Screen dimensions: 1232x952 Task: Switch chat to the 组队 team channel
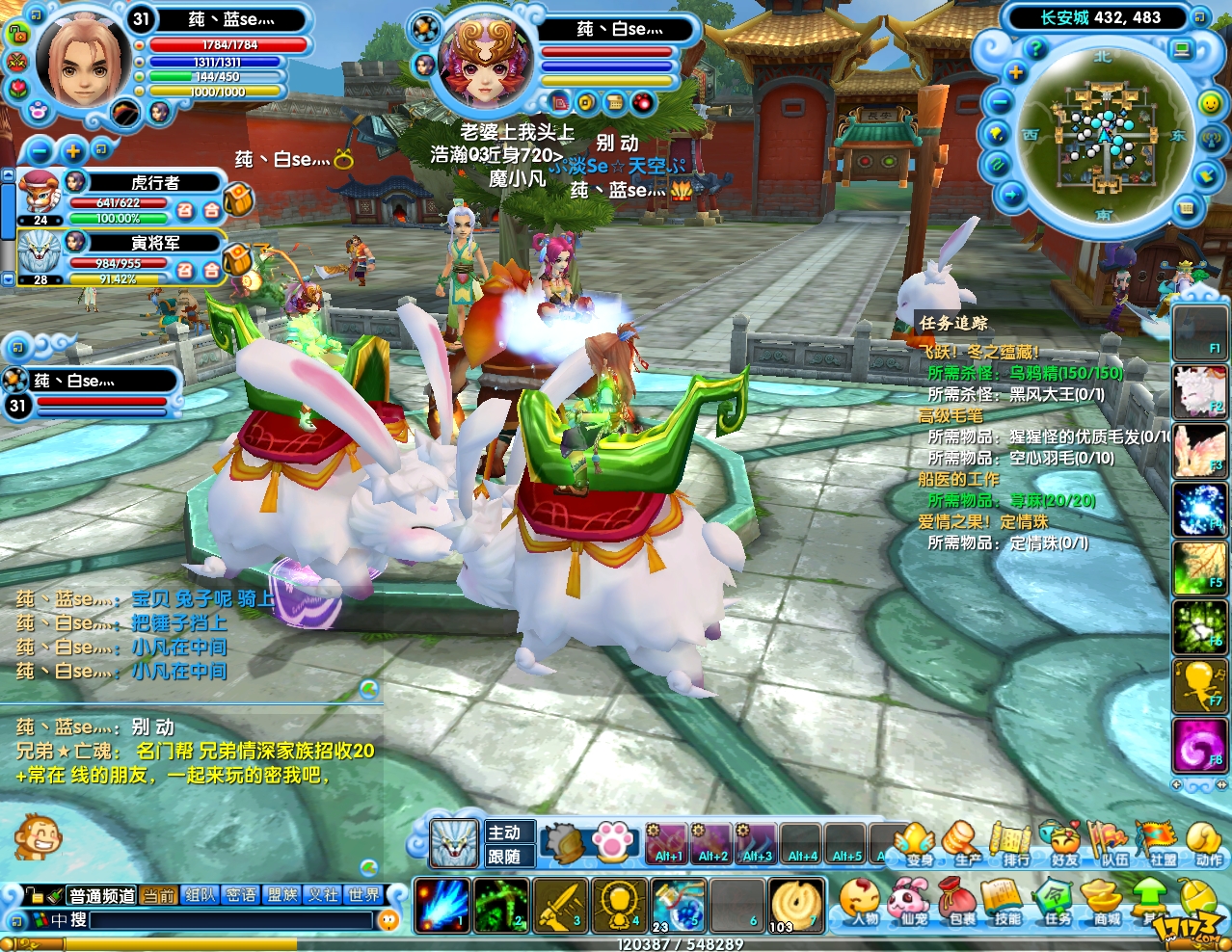point(200,895)
